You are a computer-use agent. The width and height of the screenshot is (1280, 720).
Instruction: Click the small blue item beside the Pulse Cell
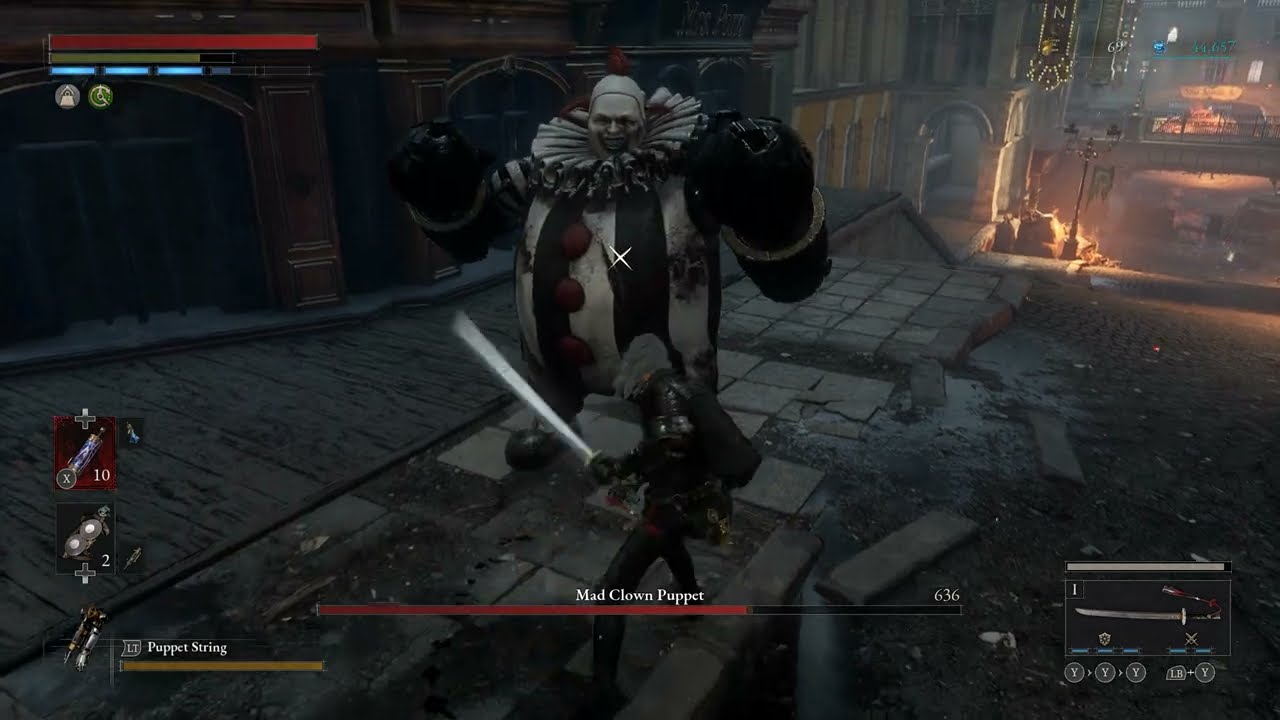pos(132,433)
